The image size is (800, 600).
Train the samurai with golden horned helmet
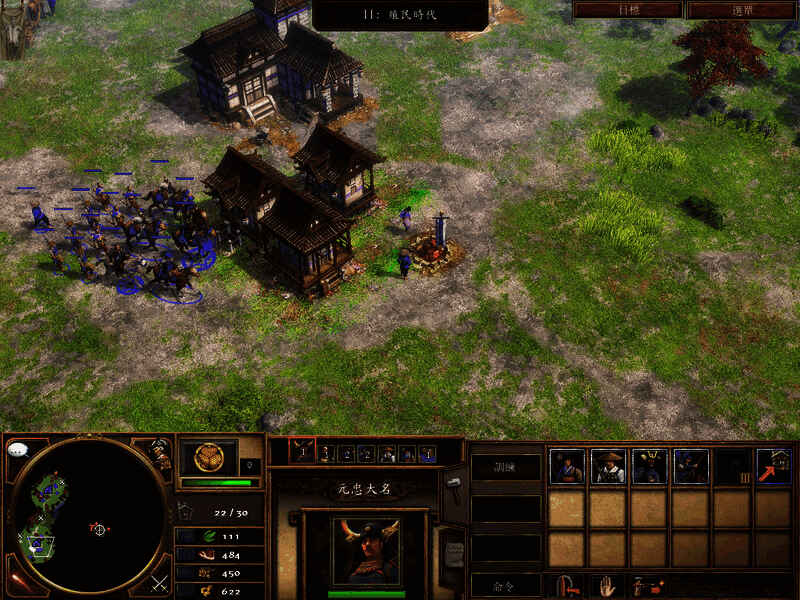tap(649, 466)
